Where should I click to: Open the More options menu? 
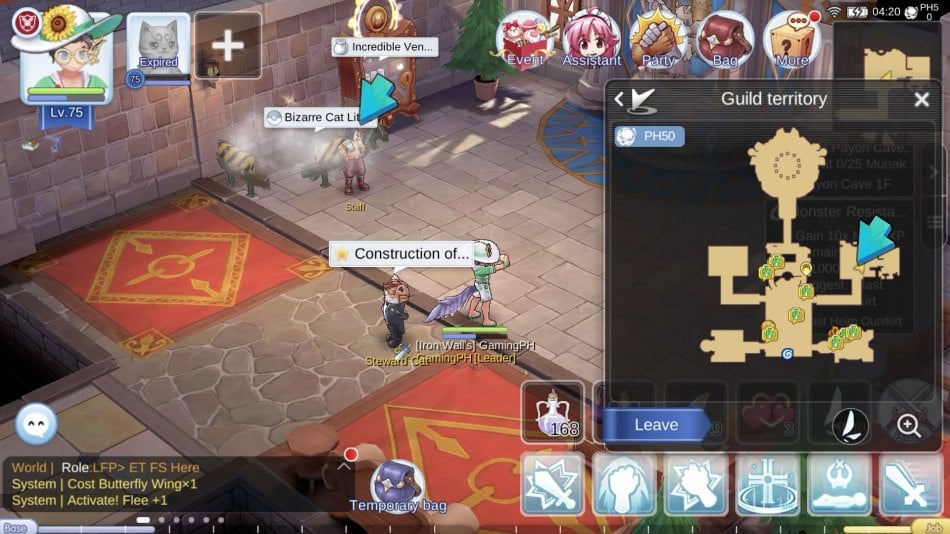coord(792,42)
